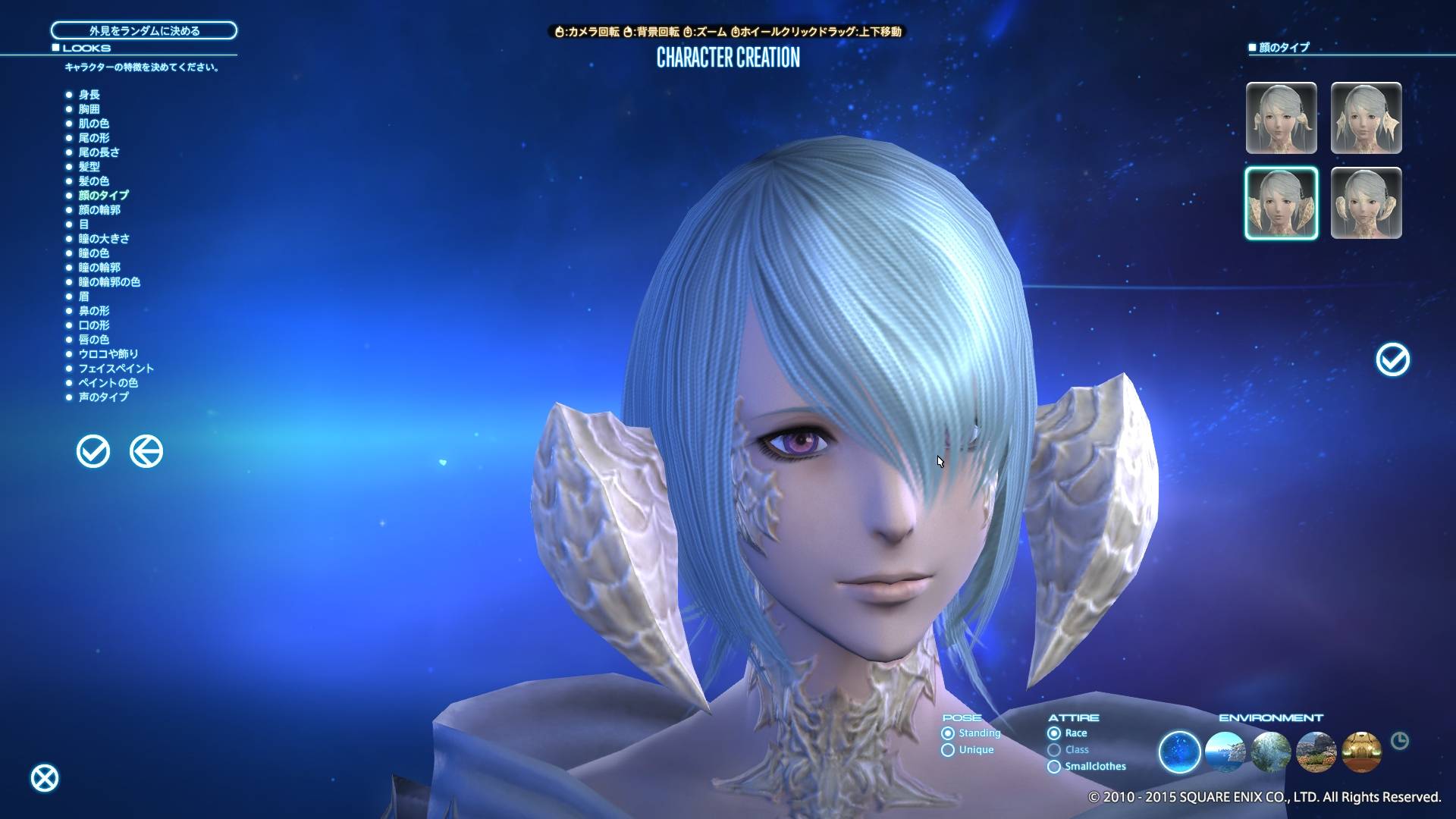This screenshot has width=1456, height=819.
Task: Open the 瞳の色 eye color option
Action: pyautogui.click(x=95, y=253)
